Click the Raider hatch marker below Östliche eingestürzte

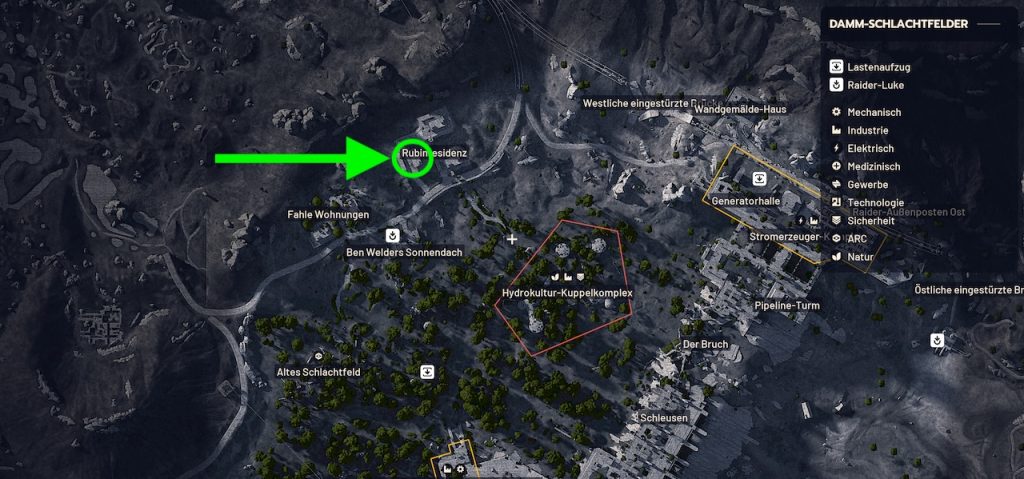(x=936, y=340)
